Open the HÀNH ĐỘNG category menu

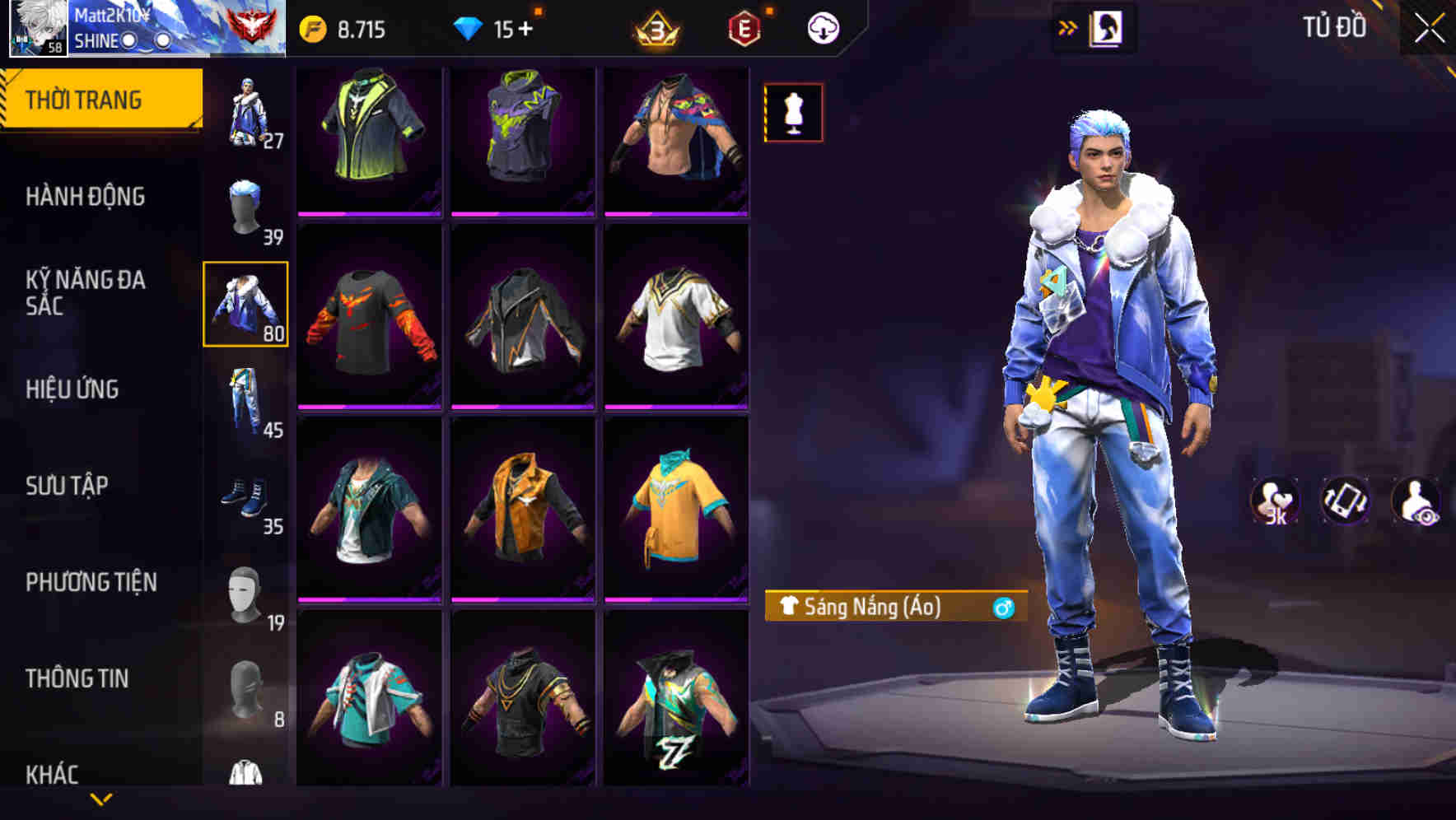(x=86, y=196)
